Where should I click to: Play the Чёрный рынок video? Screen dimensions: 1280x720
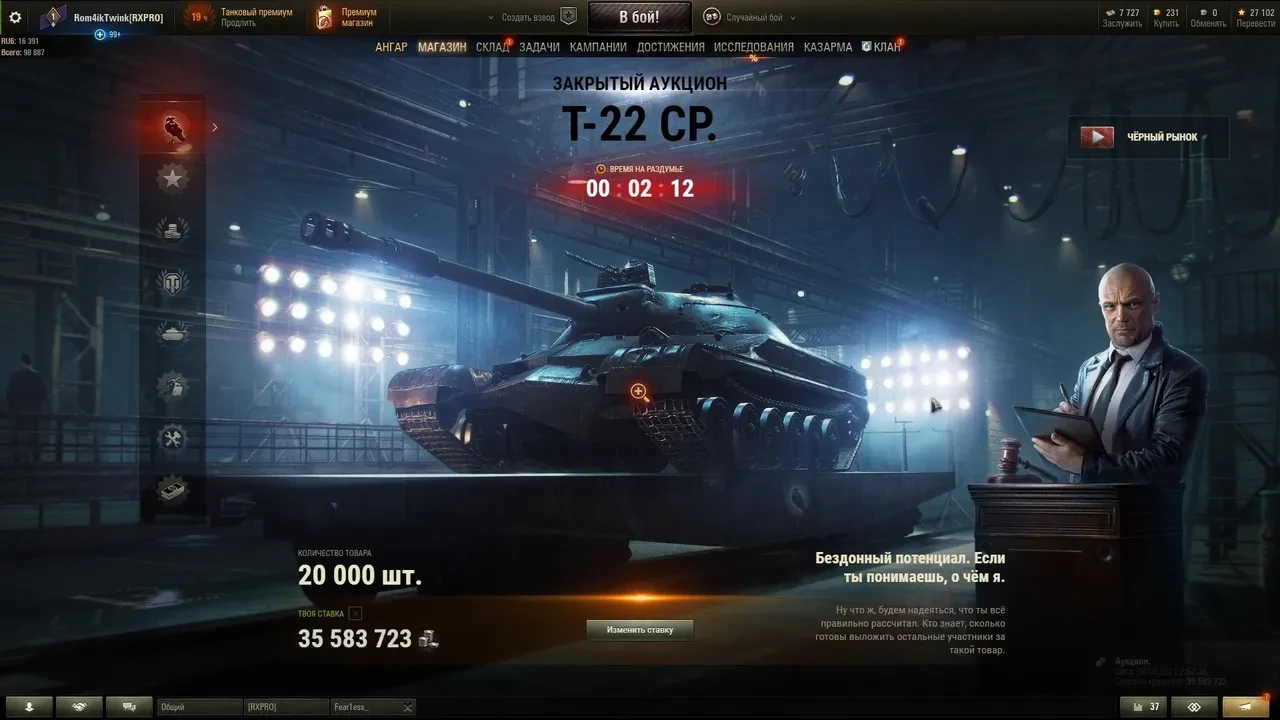click(1097, 137)
